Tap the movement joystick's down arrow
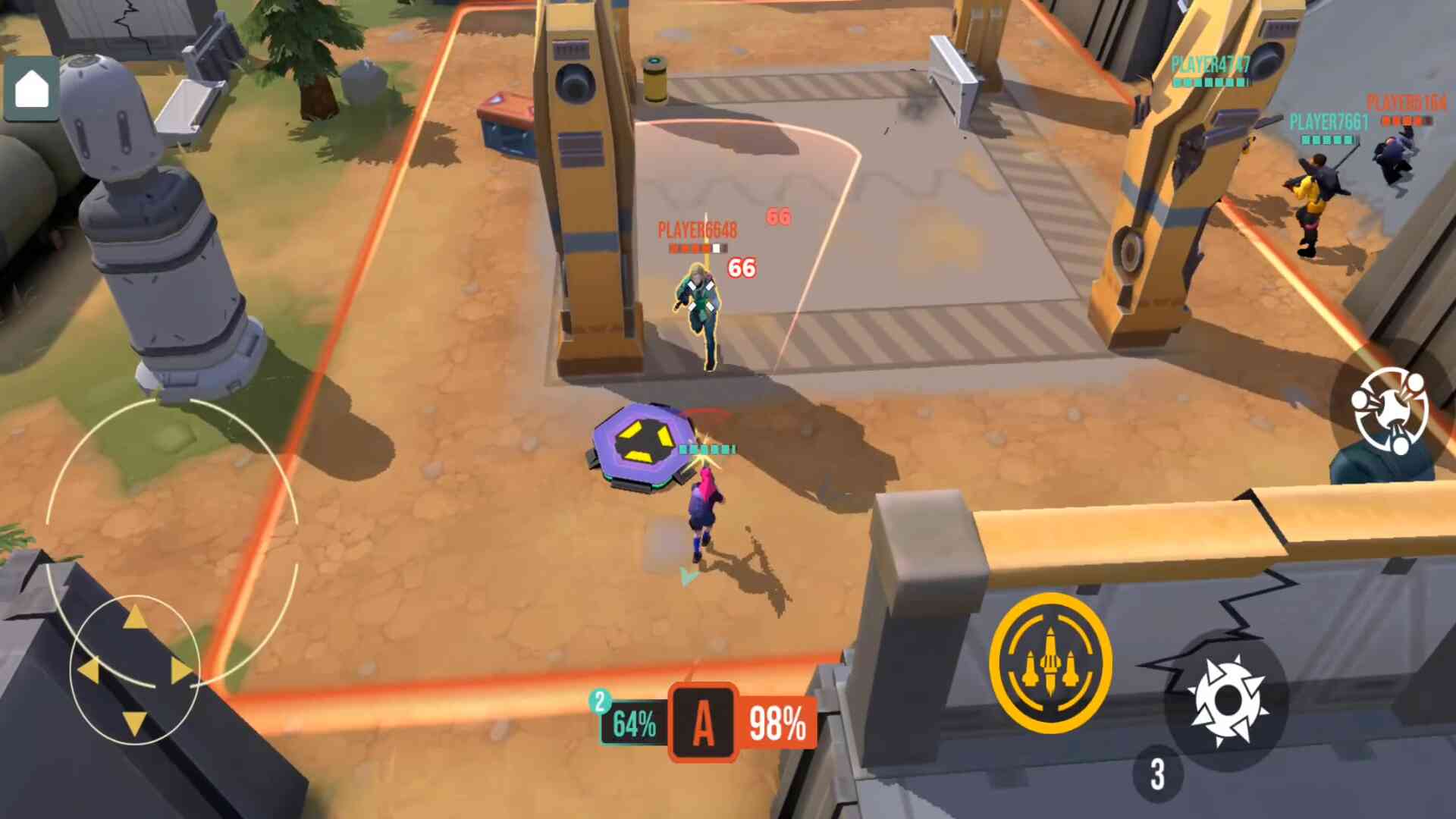1456x819 pixels. tap(135, 722)
